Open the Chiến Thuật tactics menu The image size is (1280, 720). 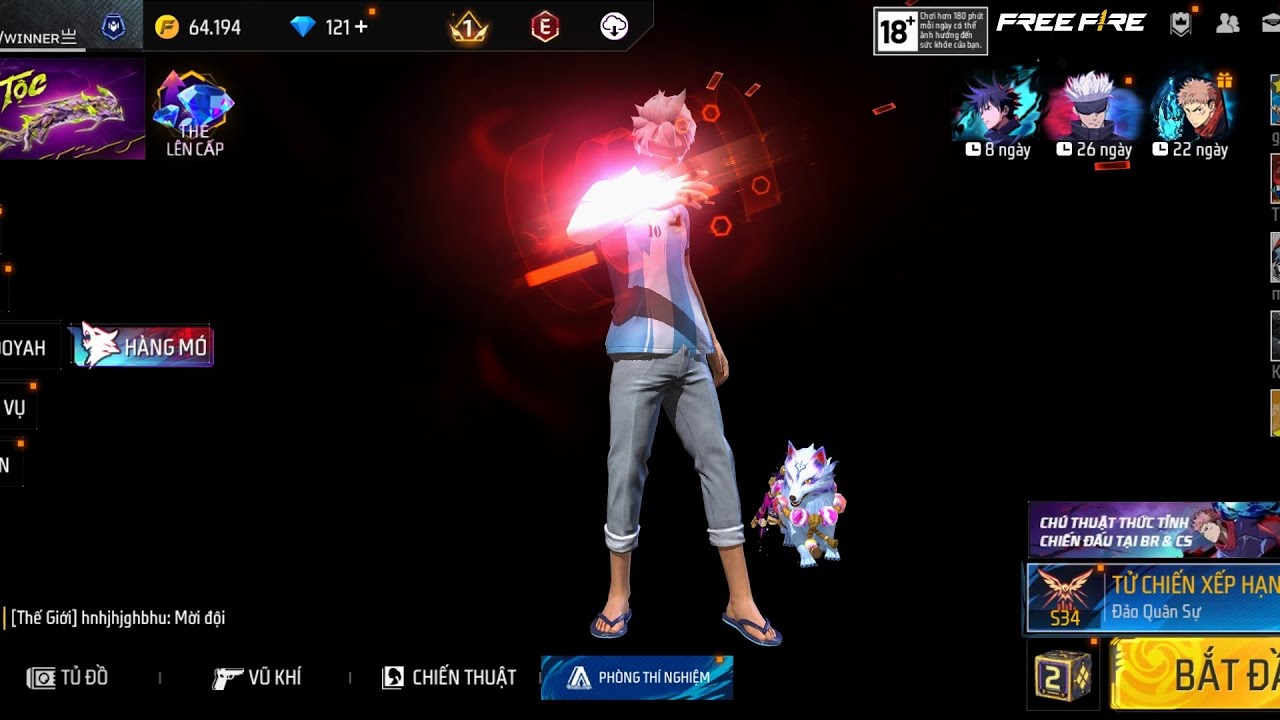449,677
